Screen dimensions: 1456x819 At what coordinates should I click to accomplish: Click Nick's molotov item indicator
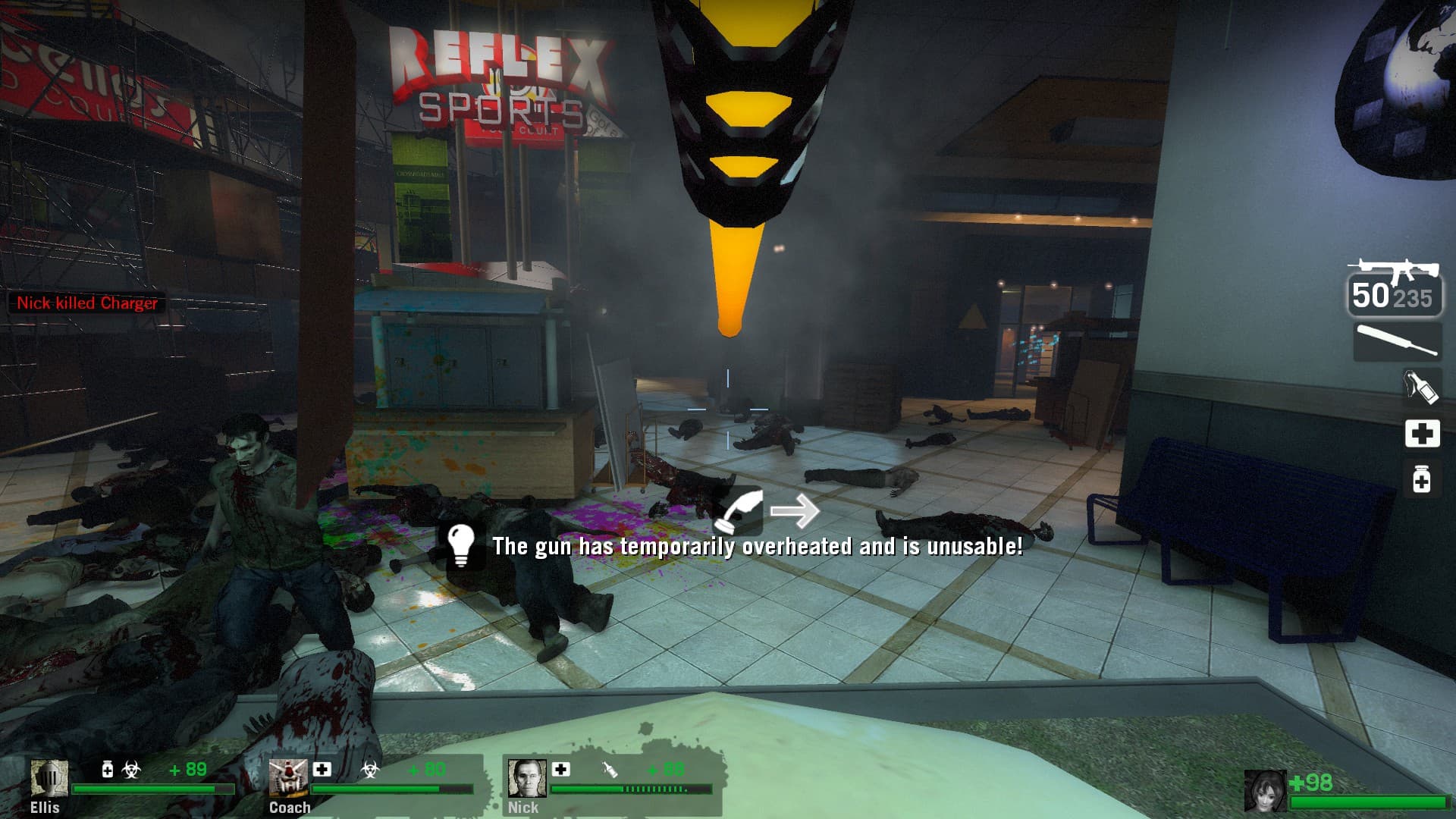[x=609, y=770]
